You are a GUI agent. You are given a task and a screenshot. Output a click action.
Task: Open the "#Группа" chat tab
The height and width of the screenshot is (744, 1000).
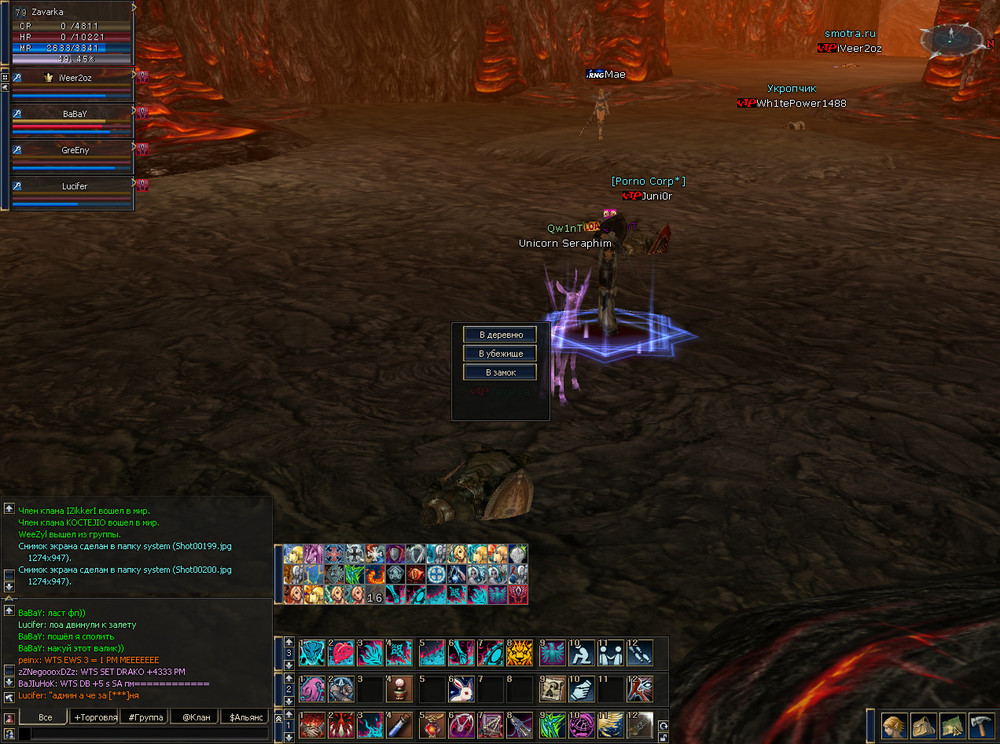pos(146,717)
